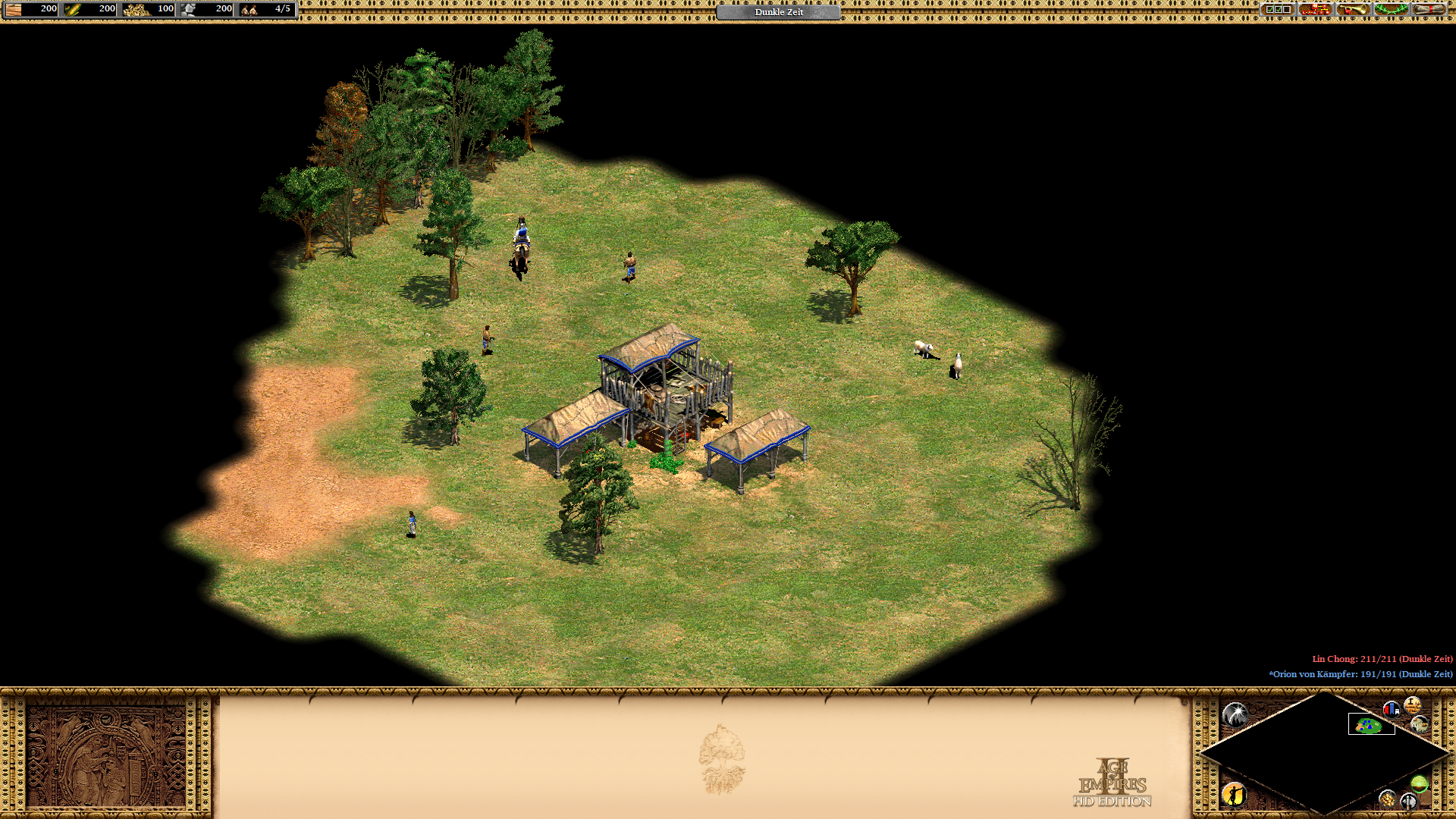
Task: Open diplomacy with the laurel wreath button
Action: click(x=1391, y=10)
